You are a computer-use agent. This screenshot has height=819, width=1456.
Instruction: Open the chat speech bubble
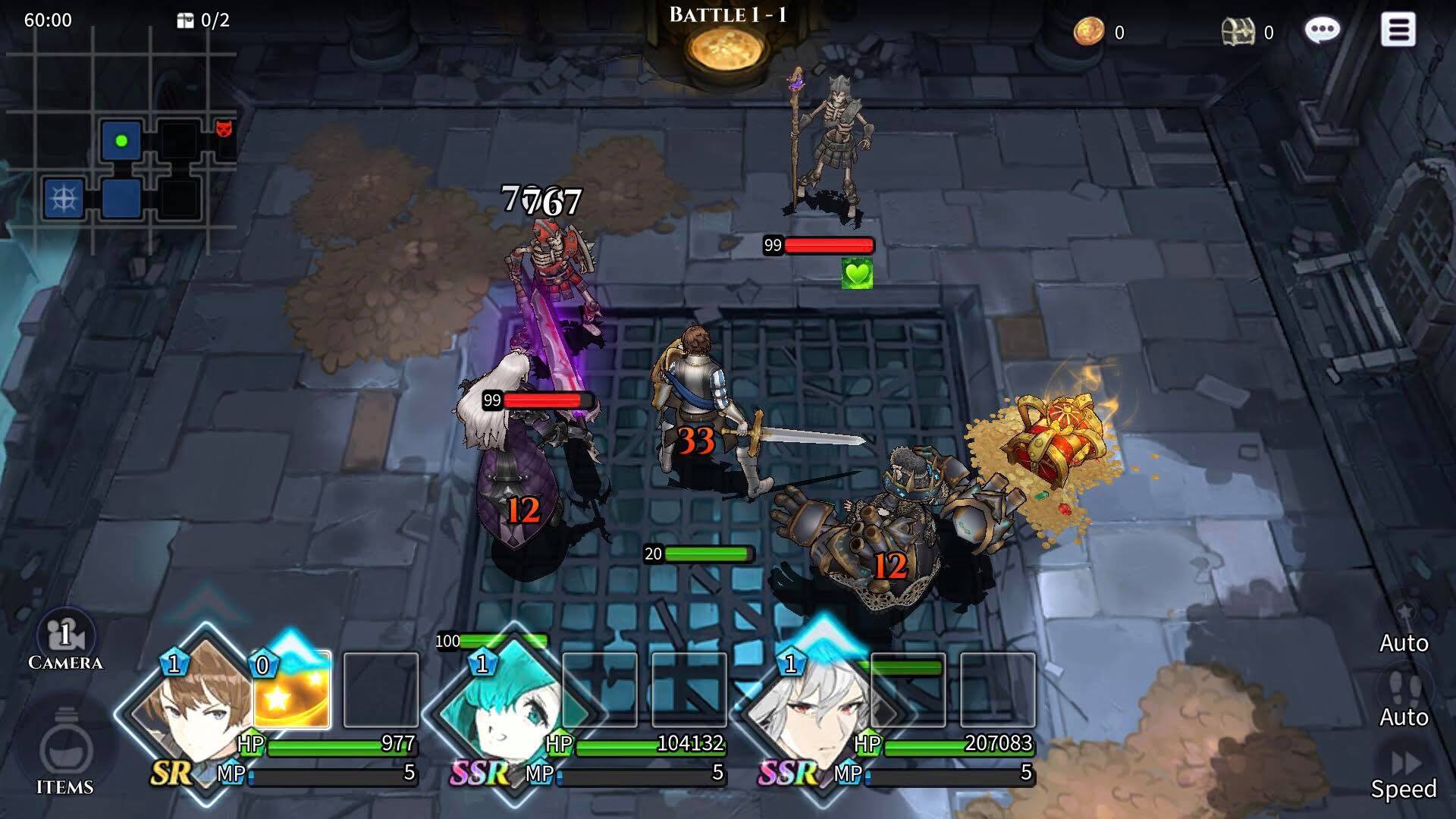tap(1322, 30)
